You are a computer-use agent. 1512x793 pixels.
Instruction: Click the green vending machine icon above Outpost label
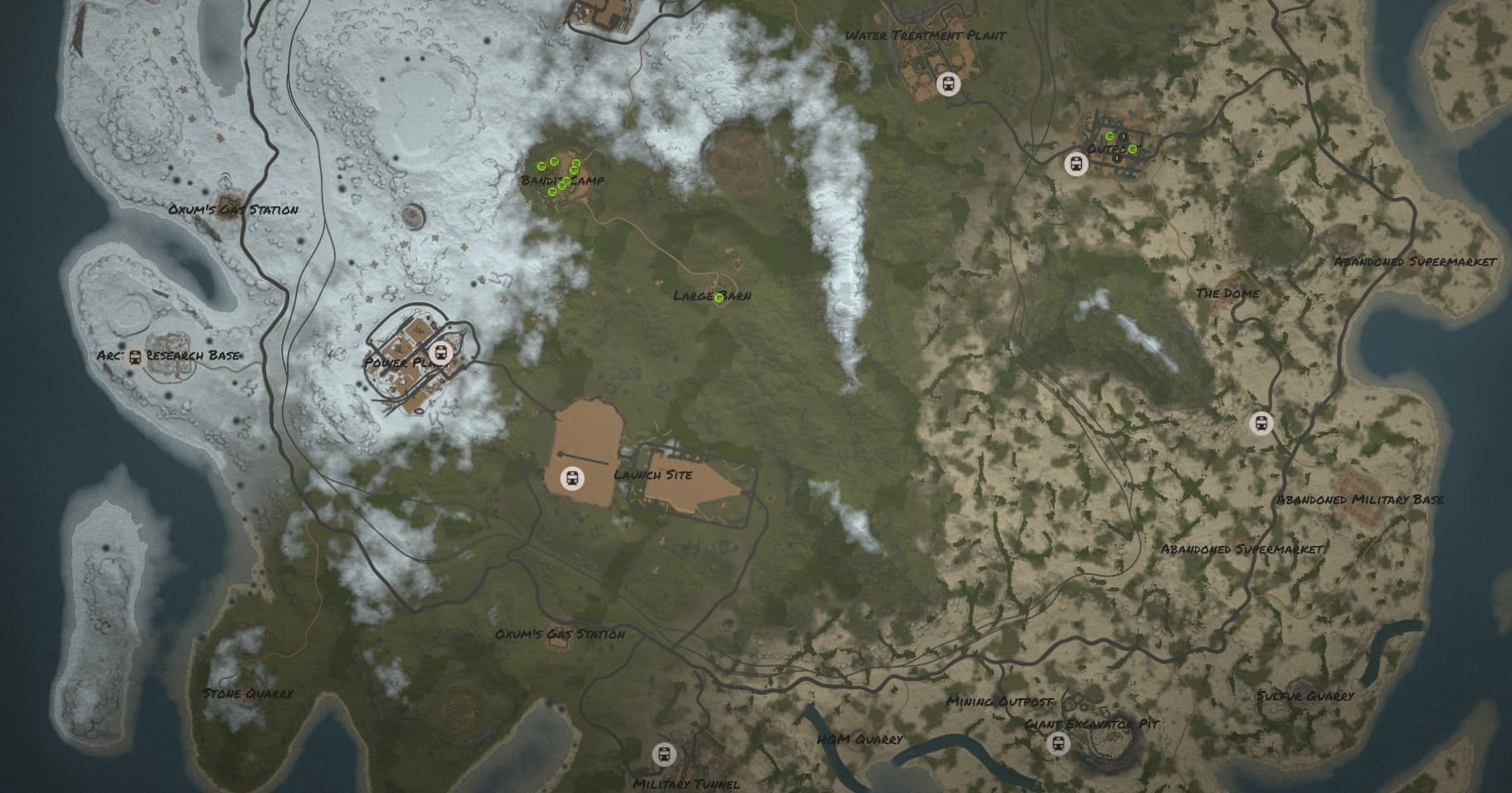(x=1109, y=136)
